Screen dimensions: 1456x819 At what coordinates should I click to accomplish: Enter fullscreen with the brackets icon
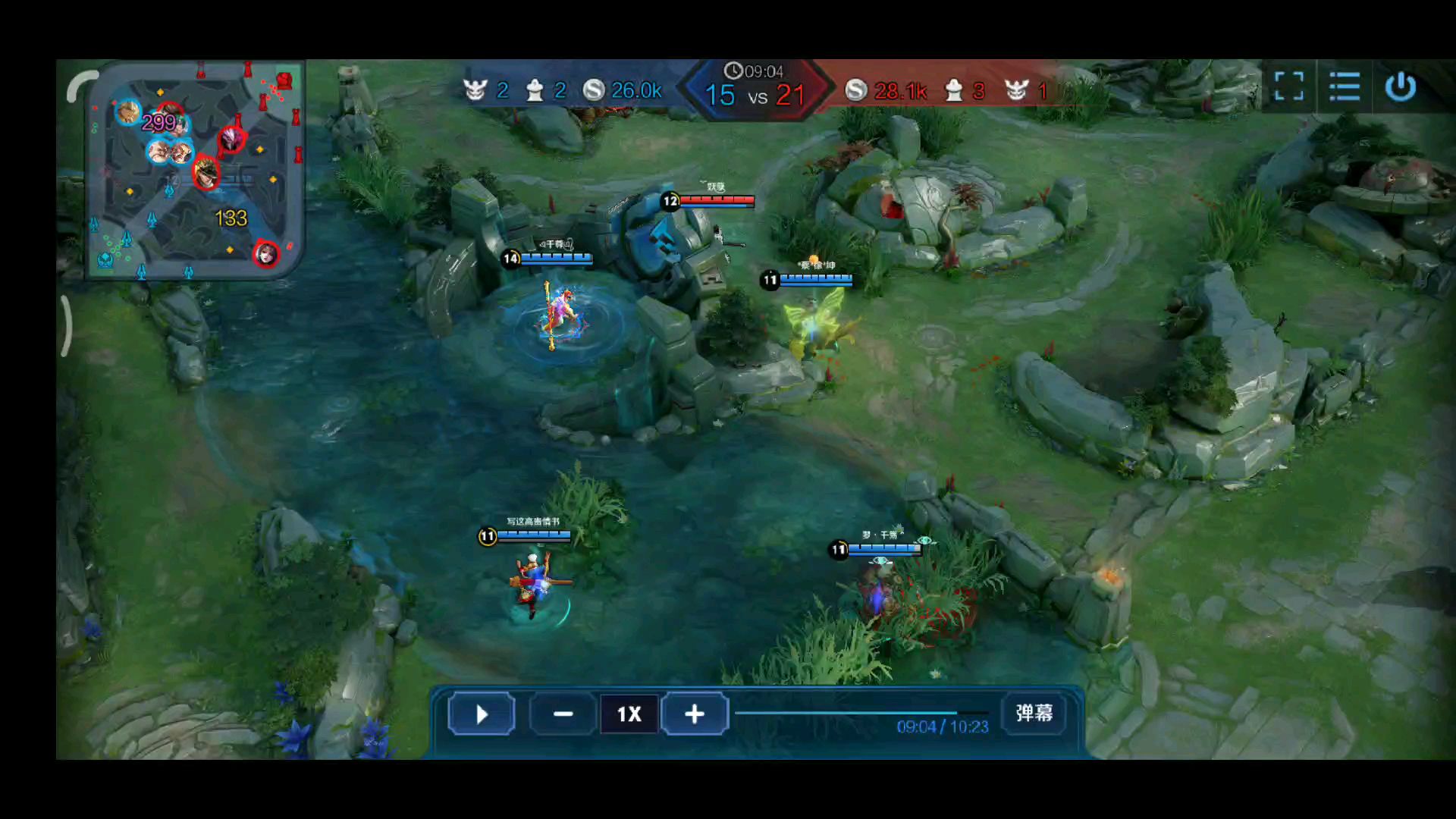point(1288,86)
